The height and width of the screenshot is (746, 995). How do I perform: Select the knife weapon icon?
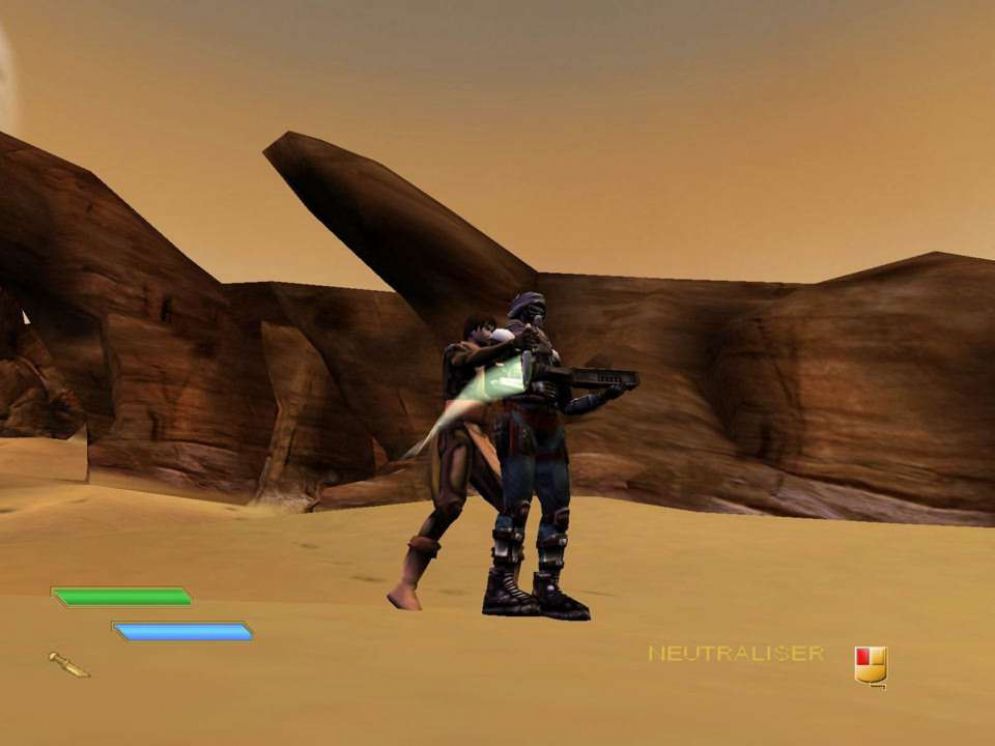[68, 664]
